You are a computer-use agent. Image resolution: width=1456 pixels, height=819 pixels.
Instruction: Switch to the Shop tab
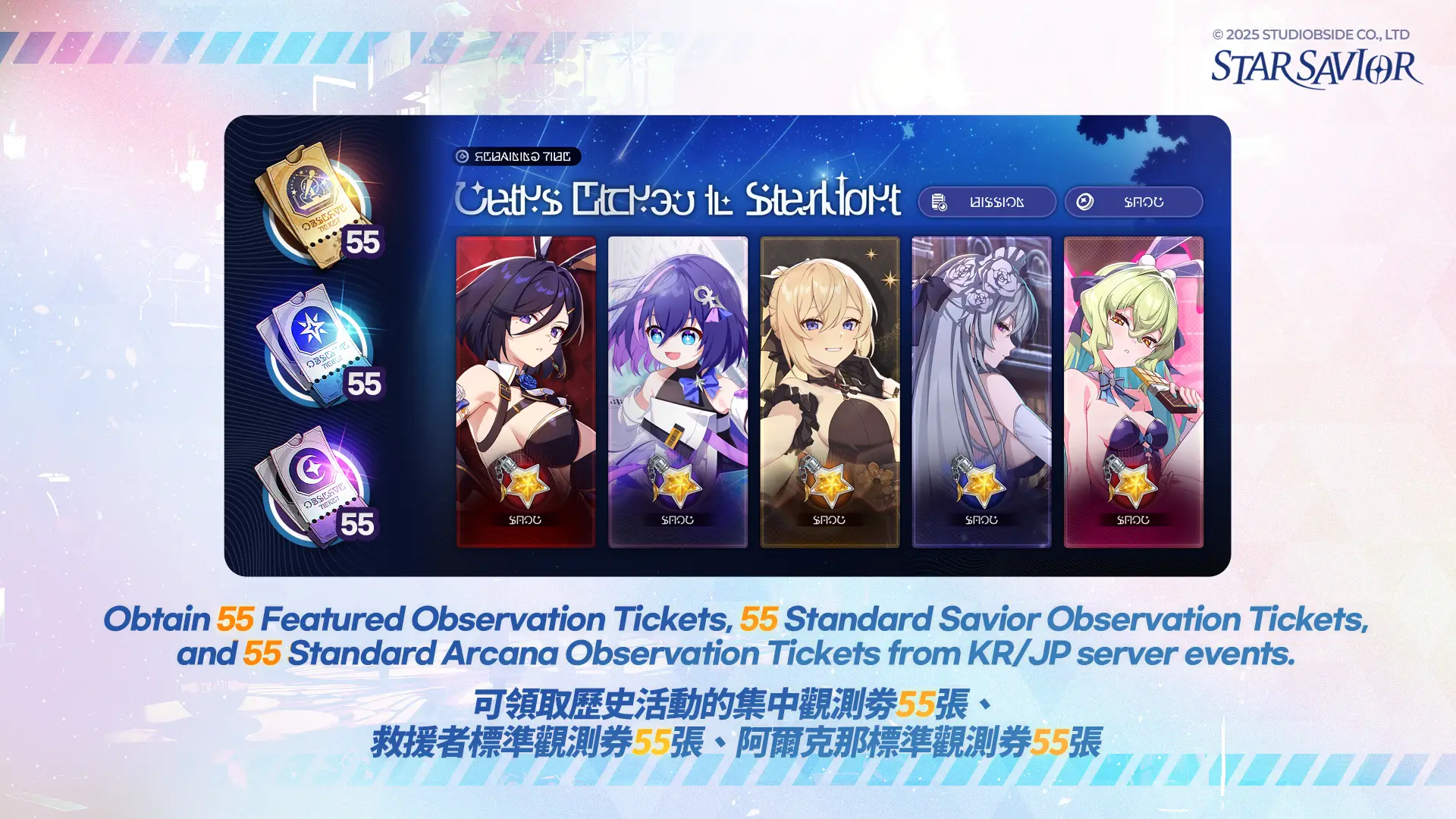pos(1133,202)
